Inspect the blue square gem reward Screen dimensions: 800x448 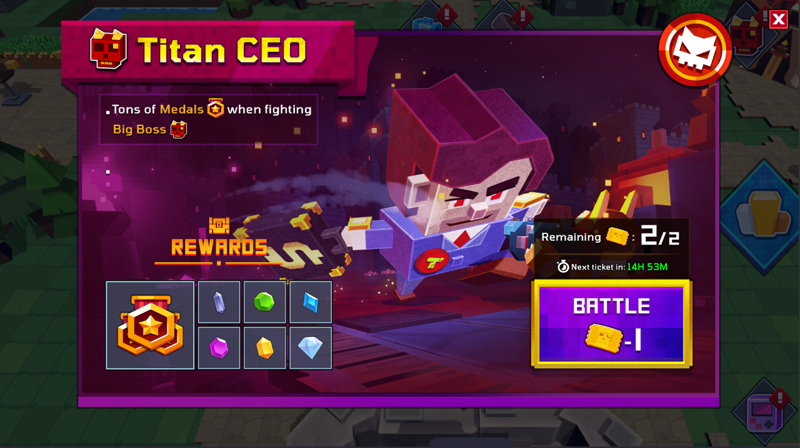(310, 302)
